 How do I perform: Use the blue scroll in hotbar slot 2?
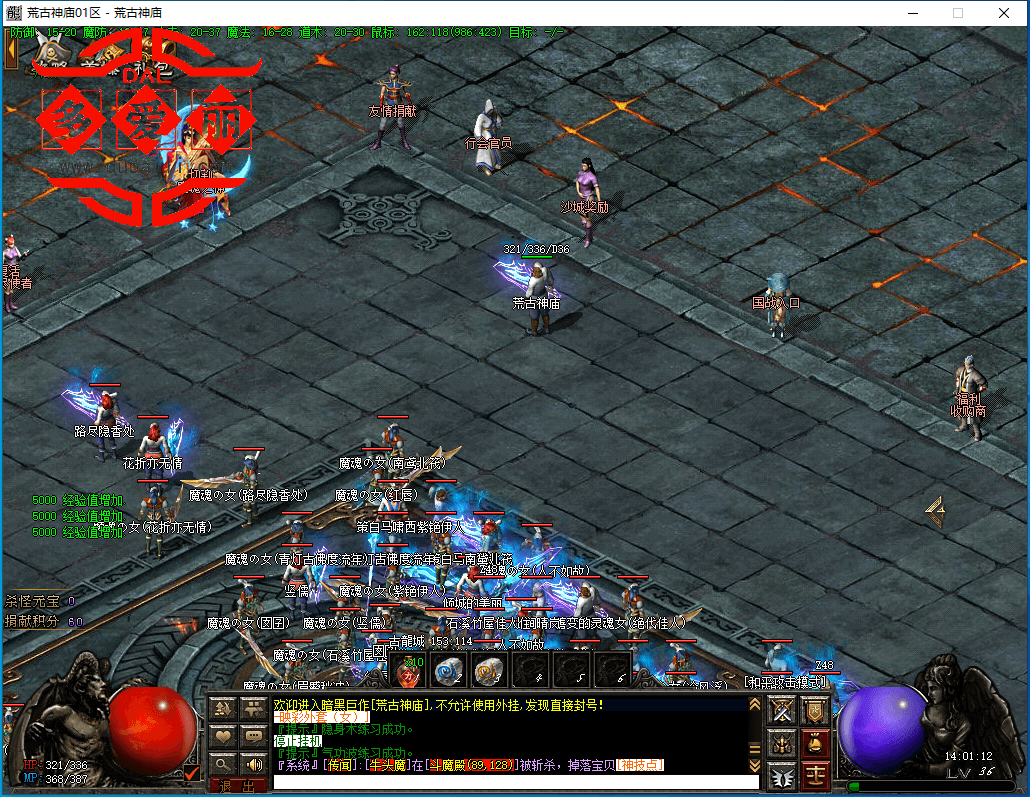tap(447, 670)
